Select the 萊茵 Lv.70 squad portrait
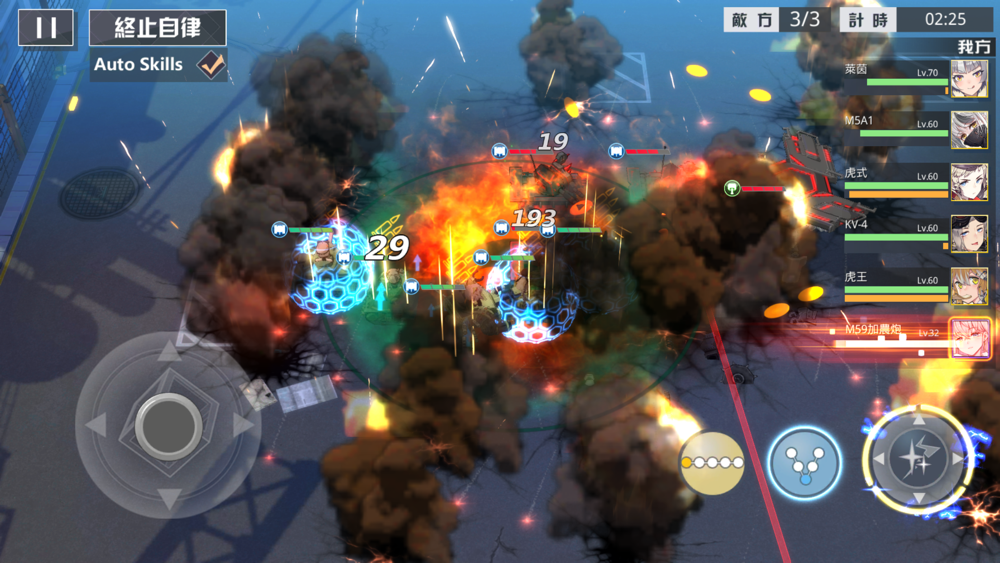Screen dimensions: 1000x563 968,78
